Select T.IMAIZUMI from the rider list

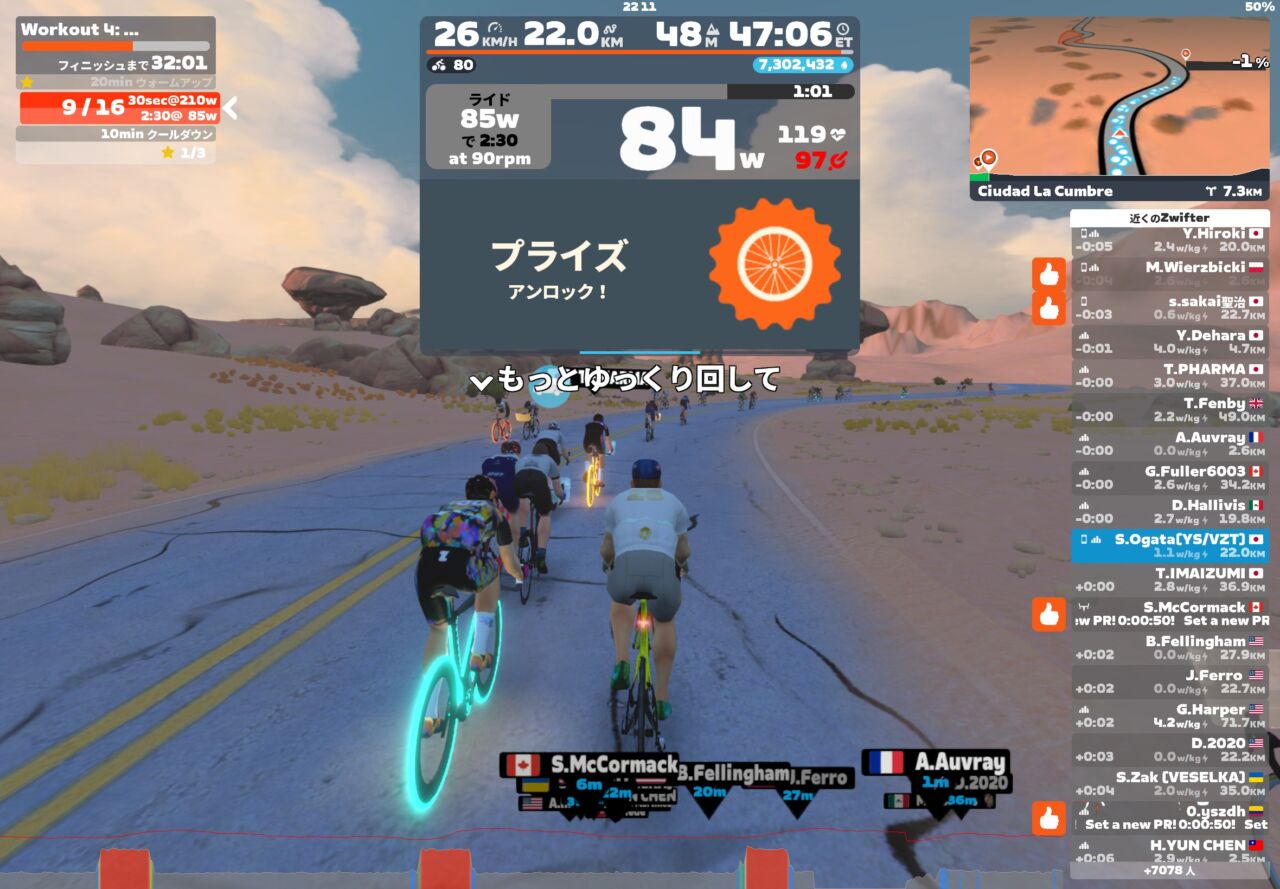(1169, 580)
